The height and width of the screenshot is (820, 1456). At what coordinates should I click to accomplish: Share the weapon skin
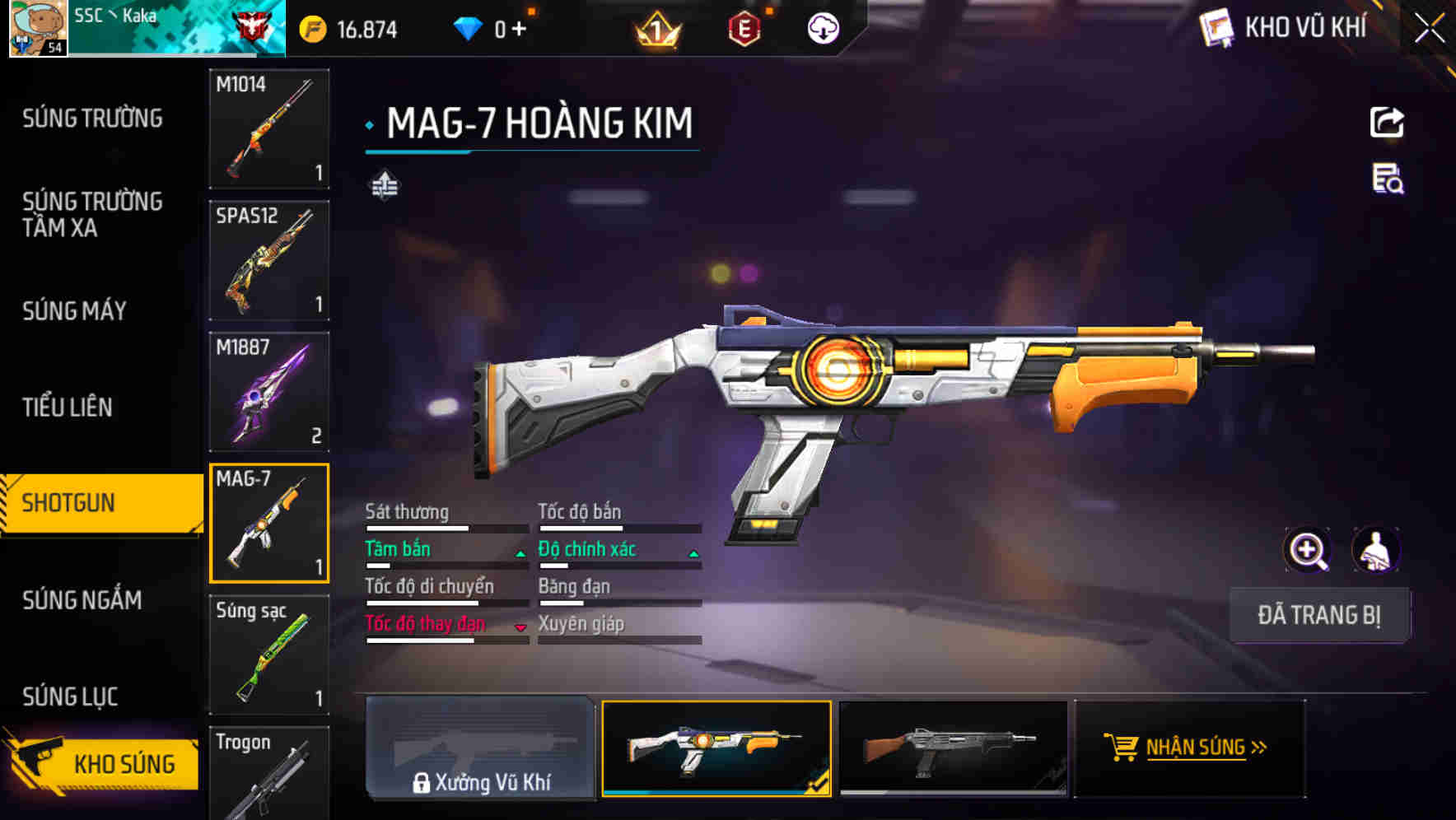[1387, 123]
